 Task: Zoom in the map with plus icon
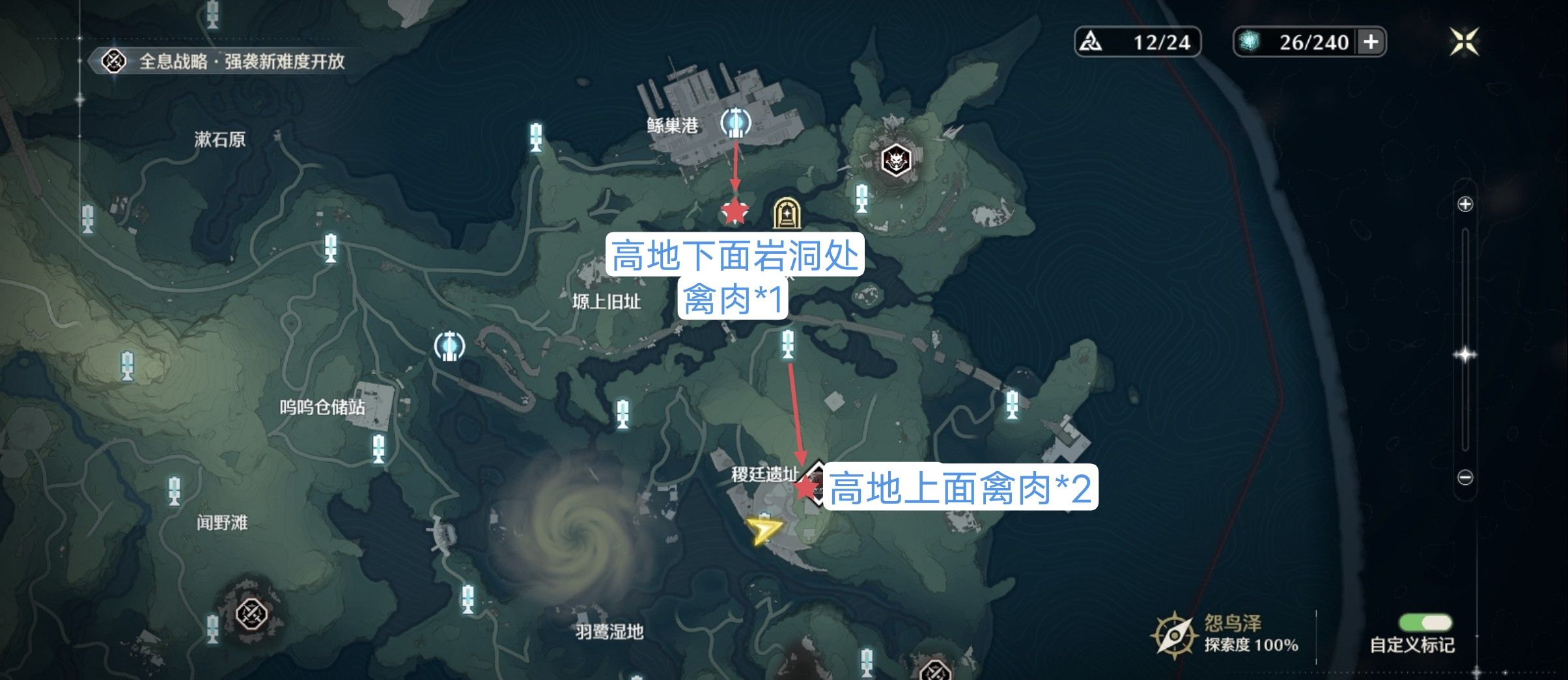click(1465, 204)
